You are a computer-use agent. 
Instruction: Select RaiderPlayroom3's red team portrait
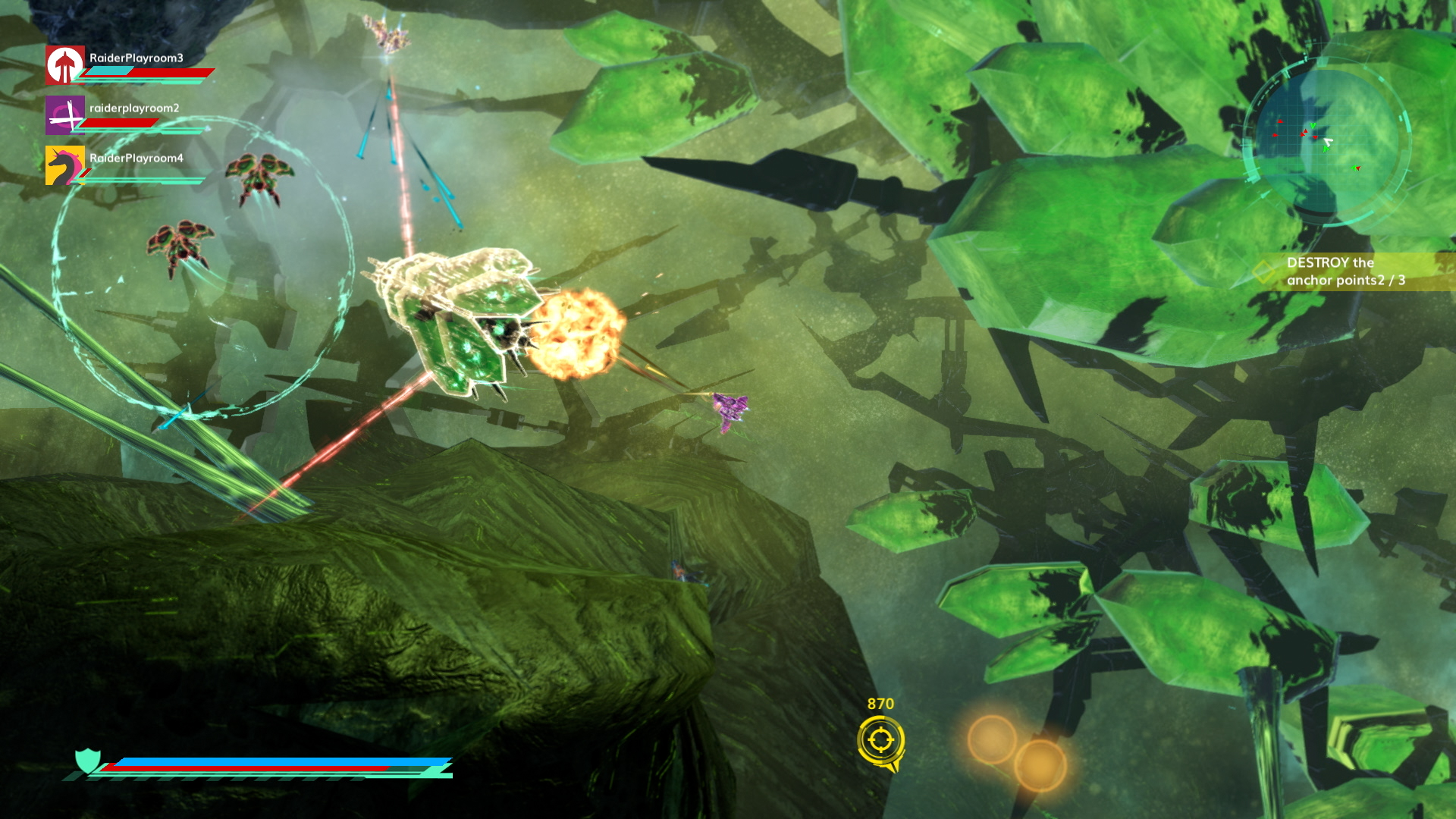click(x=64, y=65)
